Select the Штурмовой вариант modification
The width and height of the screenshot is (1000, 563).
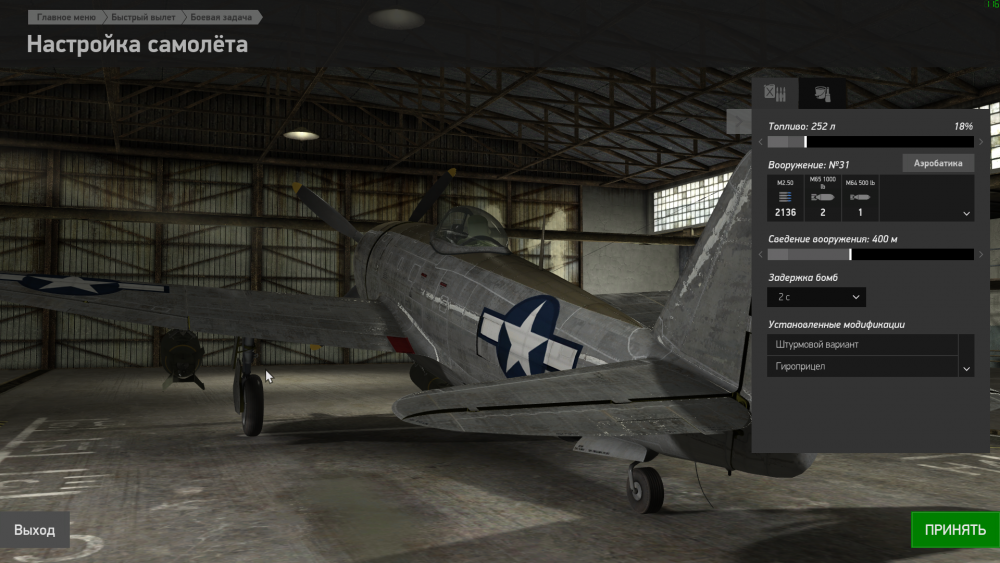click(x=862, y=345)
